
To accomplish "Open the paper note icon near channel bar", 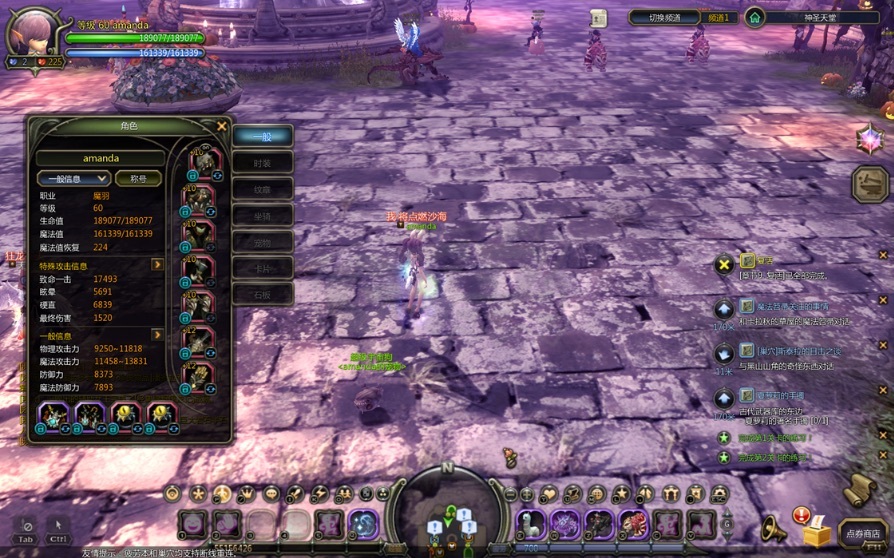I will click(x=598, y=18).
